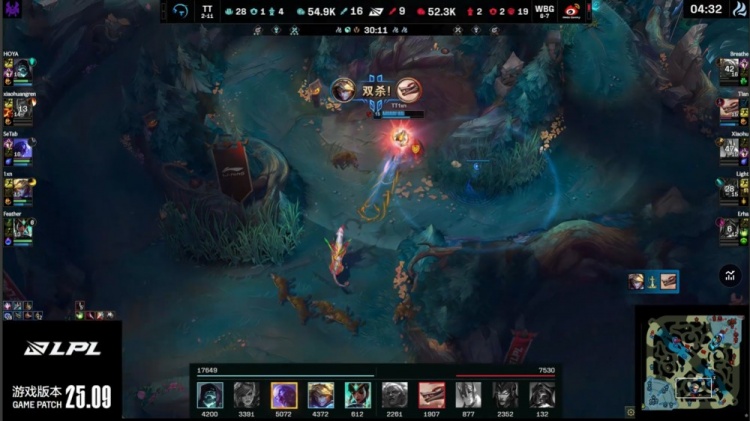Image resolution: width=750 pixels, height=421 pixels.
Task: Click the TT team logo in scoreboard
Action: coord(180,11)
